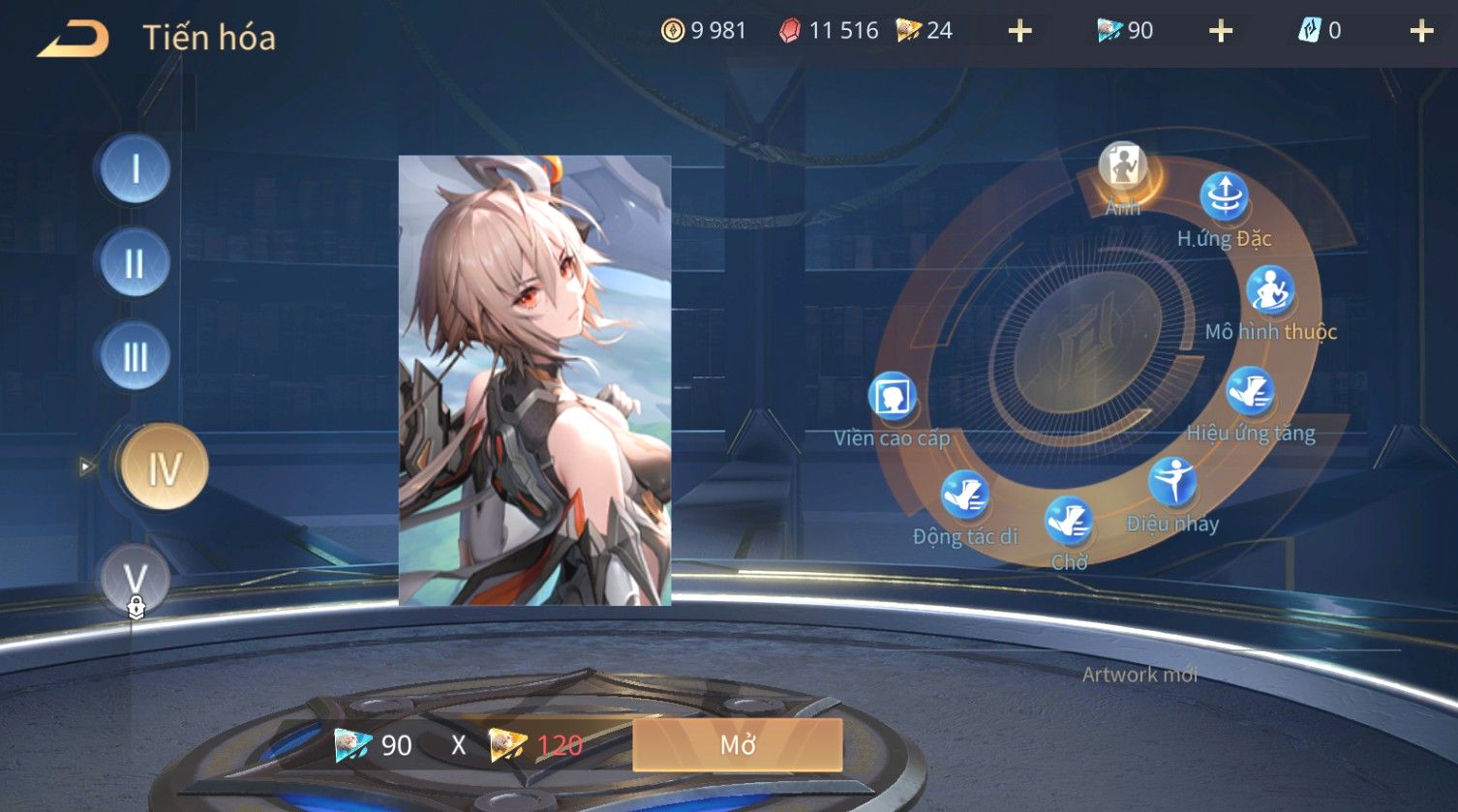Add more evolution tickets showing 90
This screenshot has width=1458, height=812.
pos(1221,32)
